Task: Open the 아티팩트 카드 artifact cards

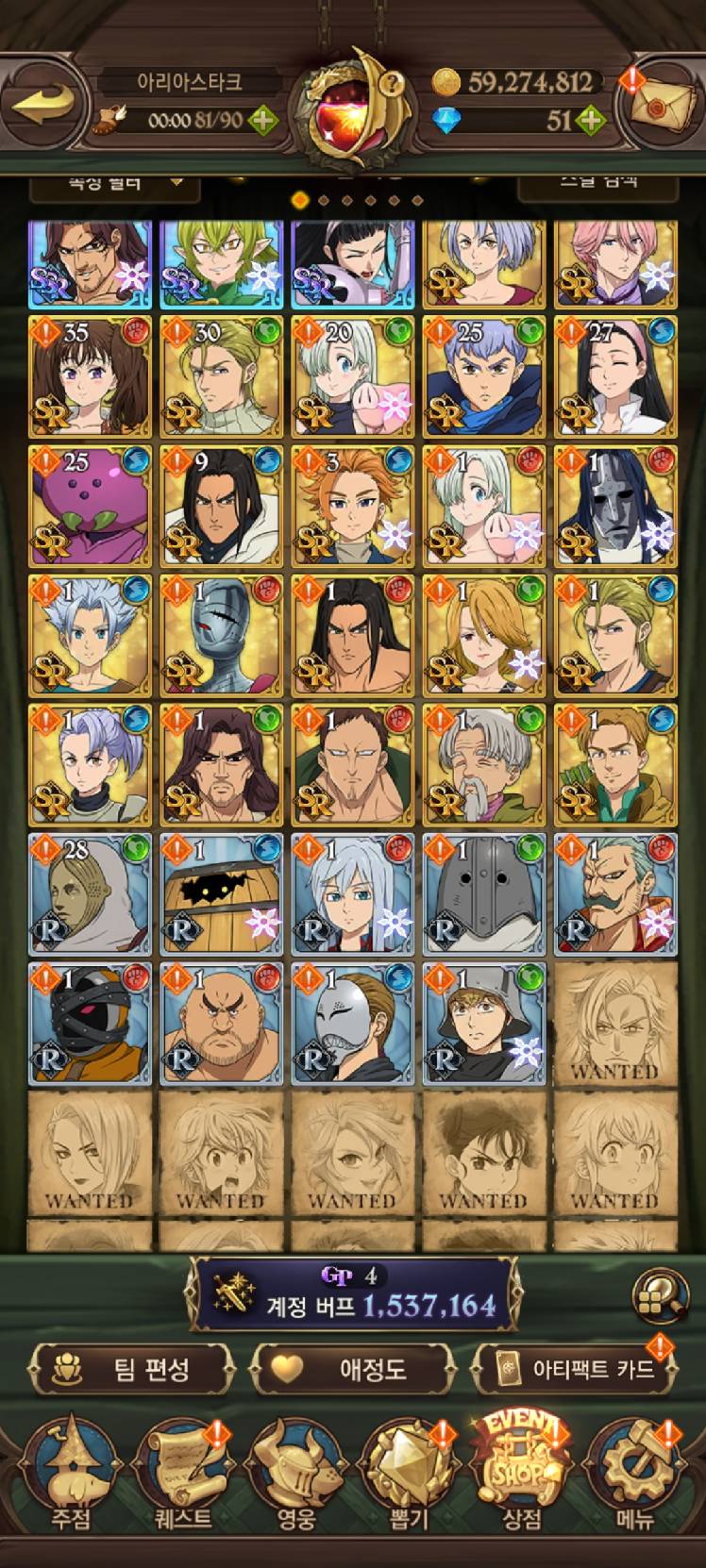Action: pos(577,1369)
